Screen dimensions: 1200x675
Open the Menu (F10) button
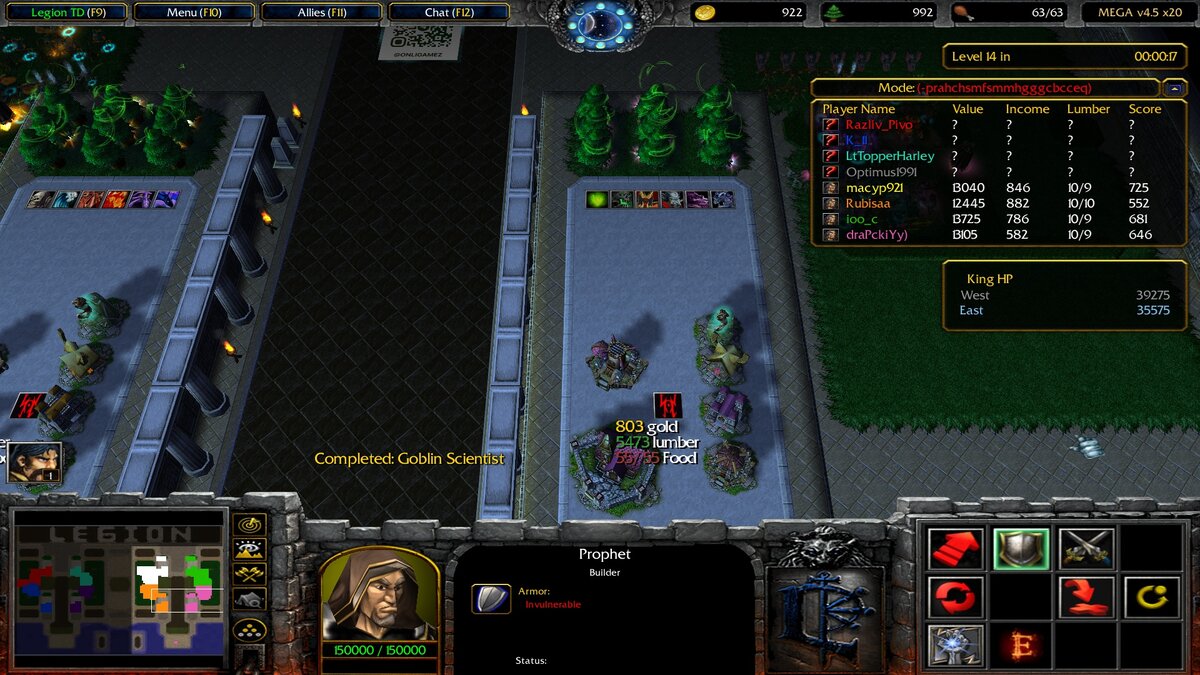click(x=195, y=13)
